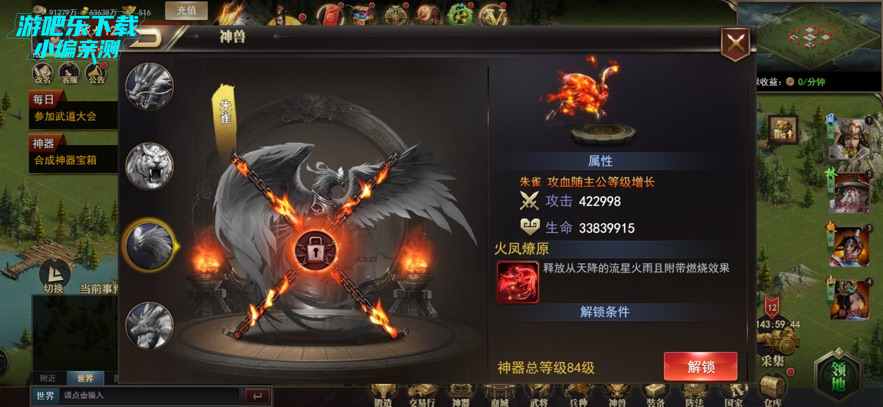
Task: Select the highlighted phoenix beast portrait
Action: coord(149,243)
